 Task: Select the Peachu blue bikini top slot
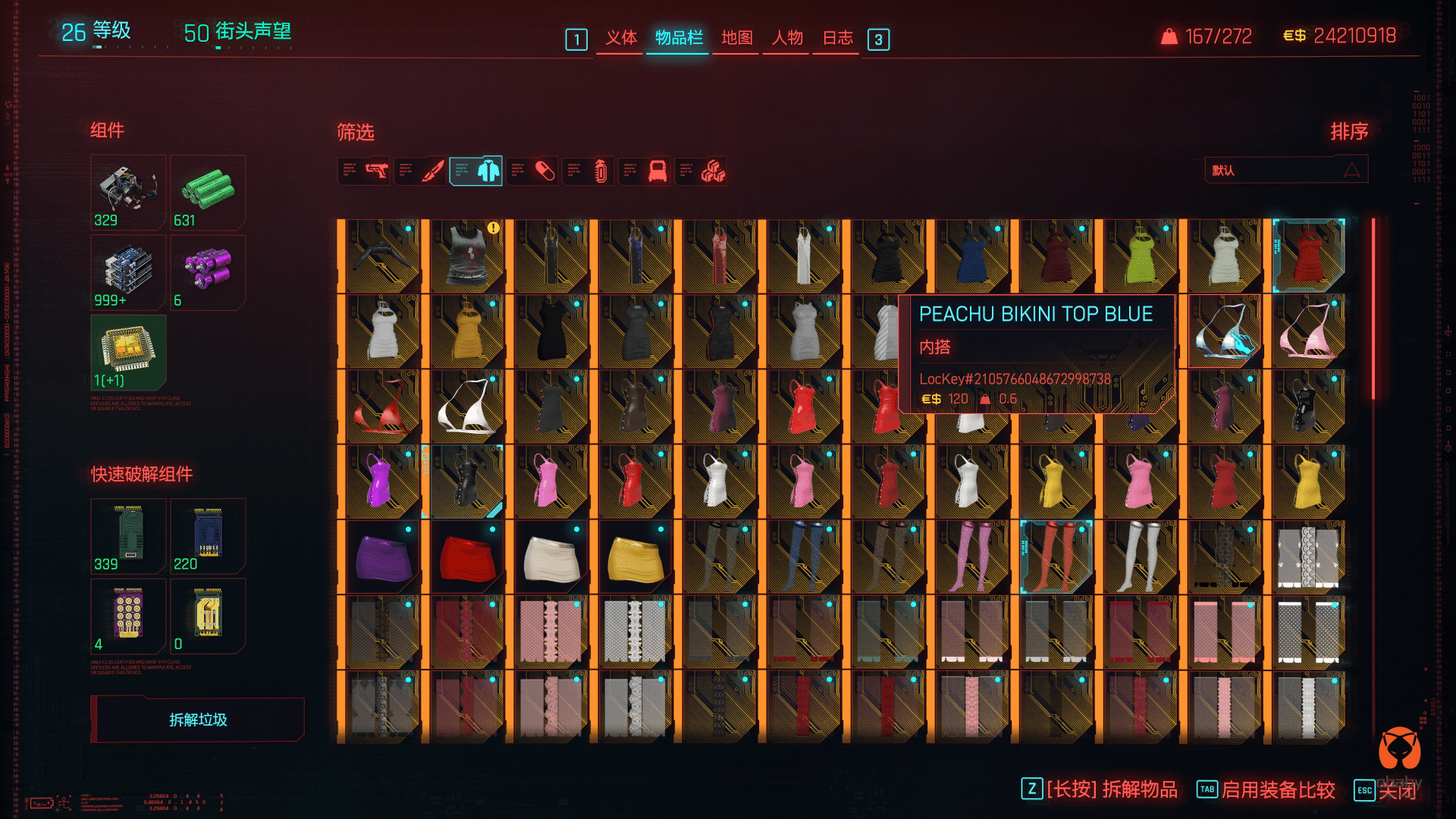tap(1224, 332)
